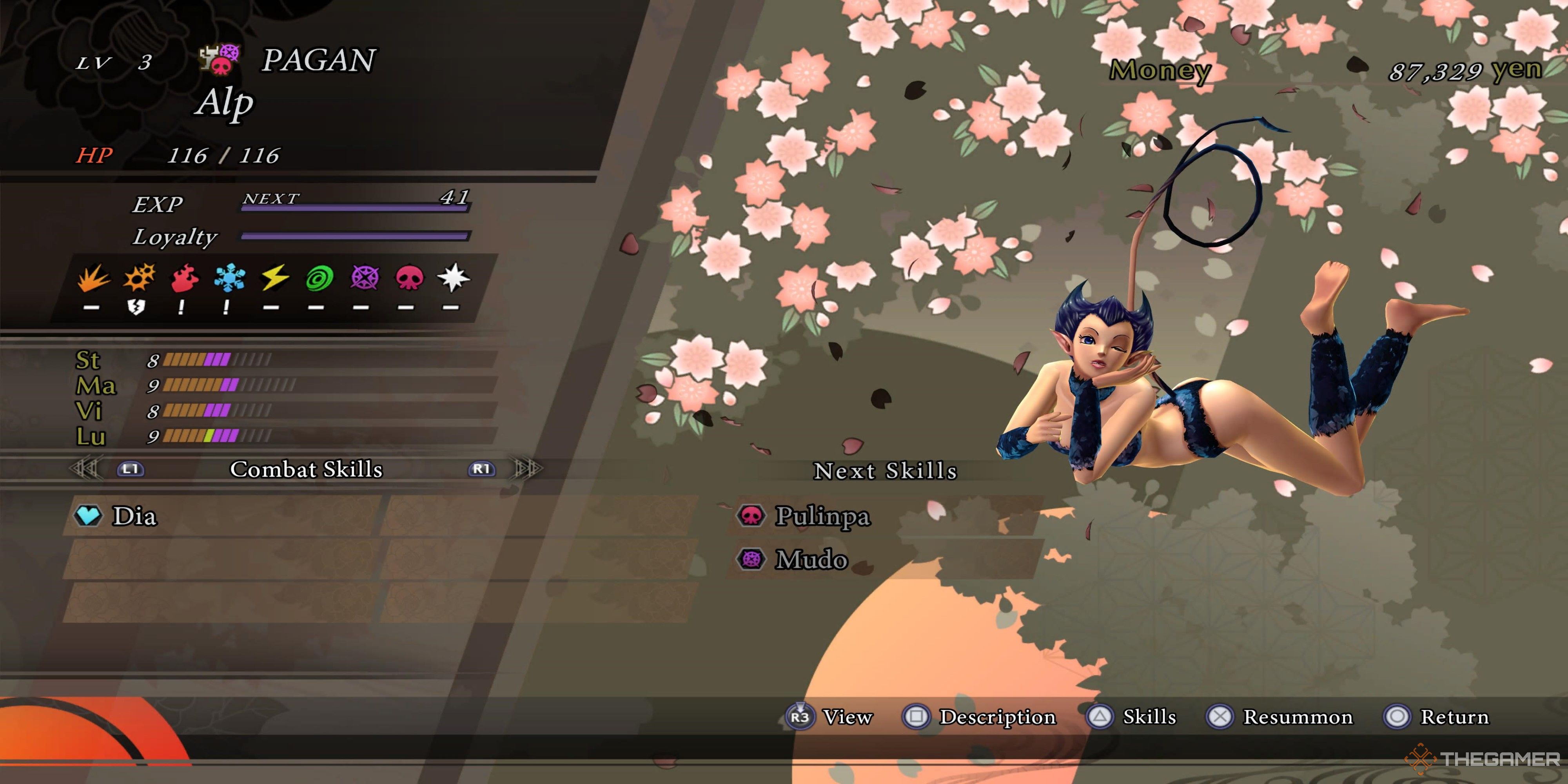The width and height of the screenshot is (1568, 784).
Task: Open the Skills option
Action: tap(1149, 717)
